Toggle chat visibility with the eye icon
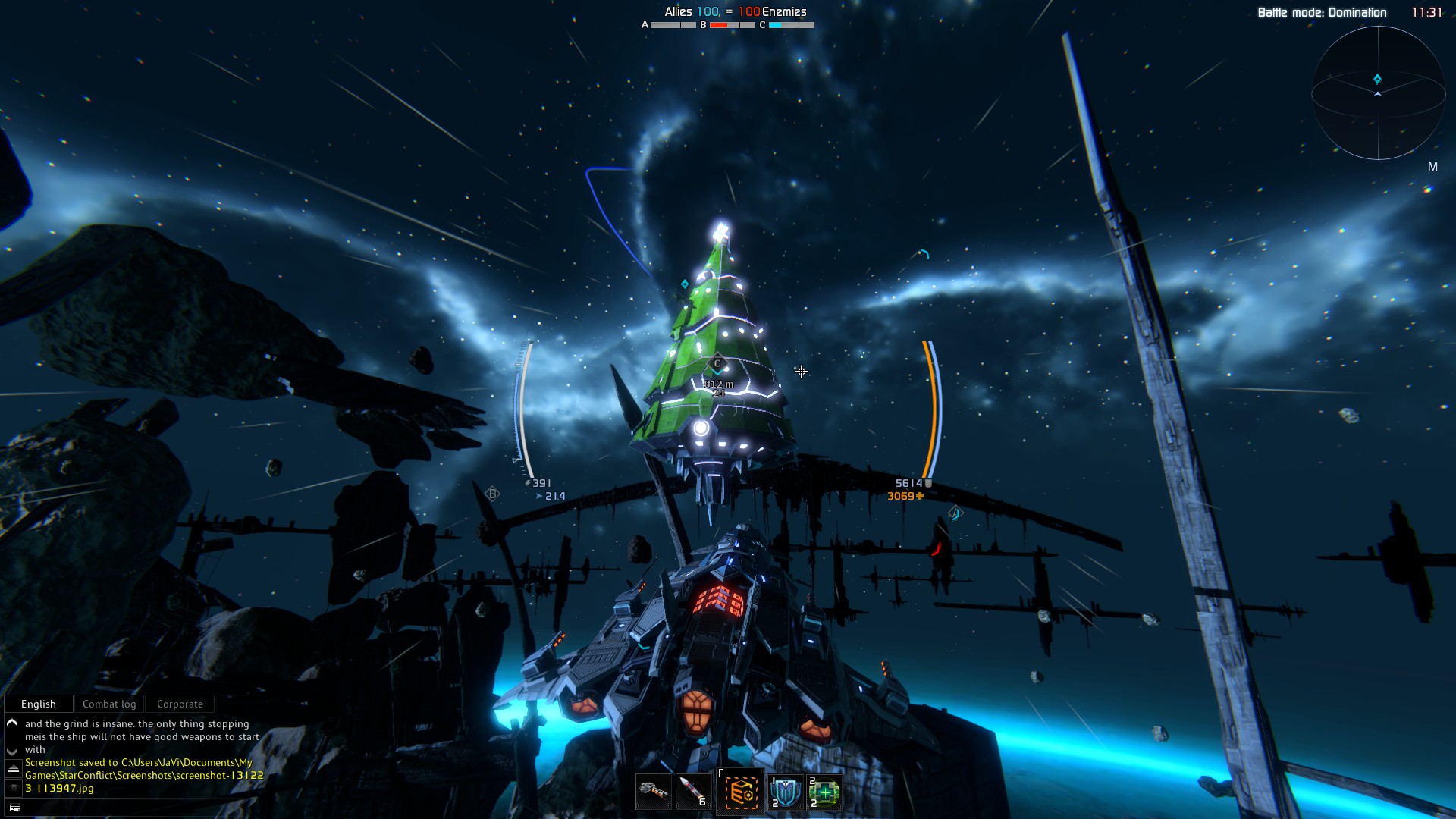This screenshot has width=1456, height=819. click(x=13, y=789)
